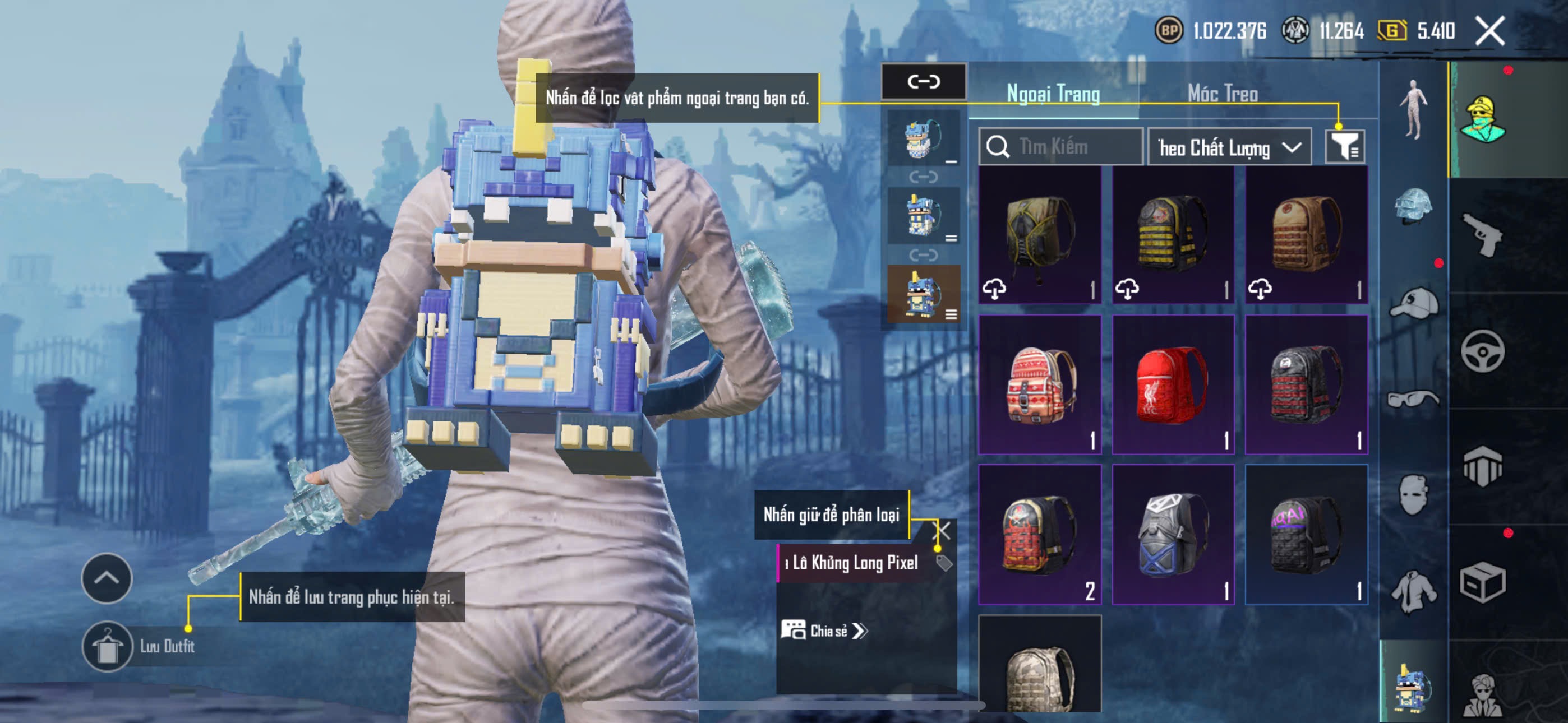The image size is (1568, 723).
Task: Open the Theo Chất Lượng sort dropdown
Action: [1228, 147]
